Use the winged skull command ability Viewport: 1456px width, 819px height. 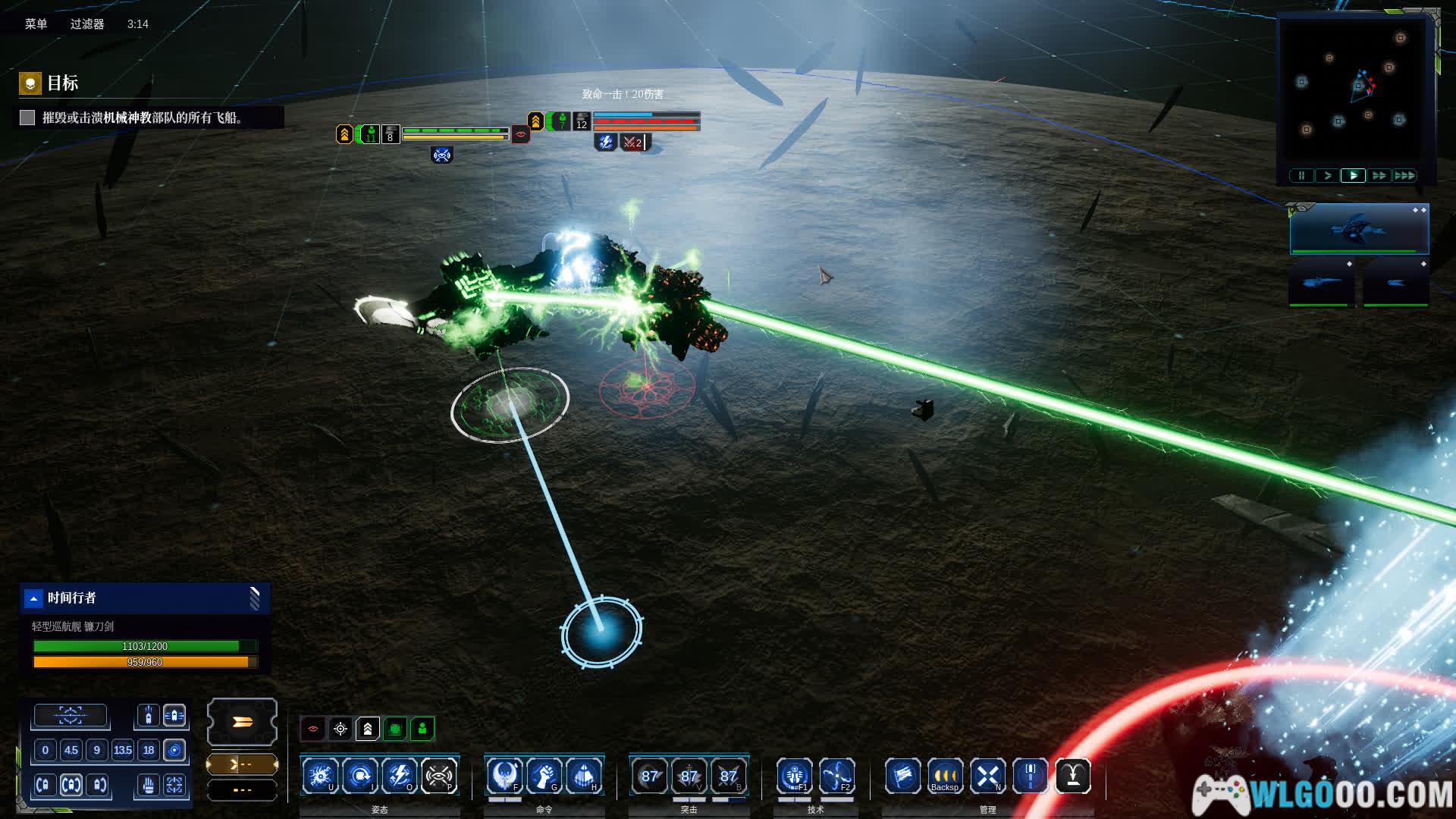coord(504,776)
